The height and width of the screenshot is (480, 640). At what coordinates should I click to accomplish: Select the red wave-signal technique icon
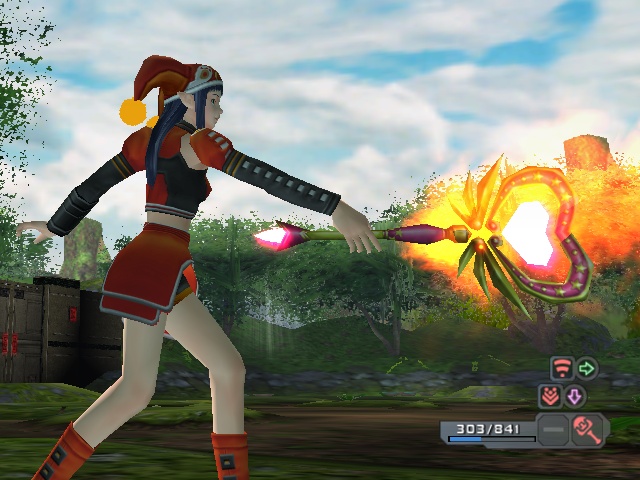[x=561, y=368]
